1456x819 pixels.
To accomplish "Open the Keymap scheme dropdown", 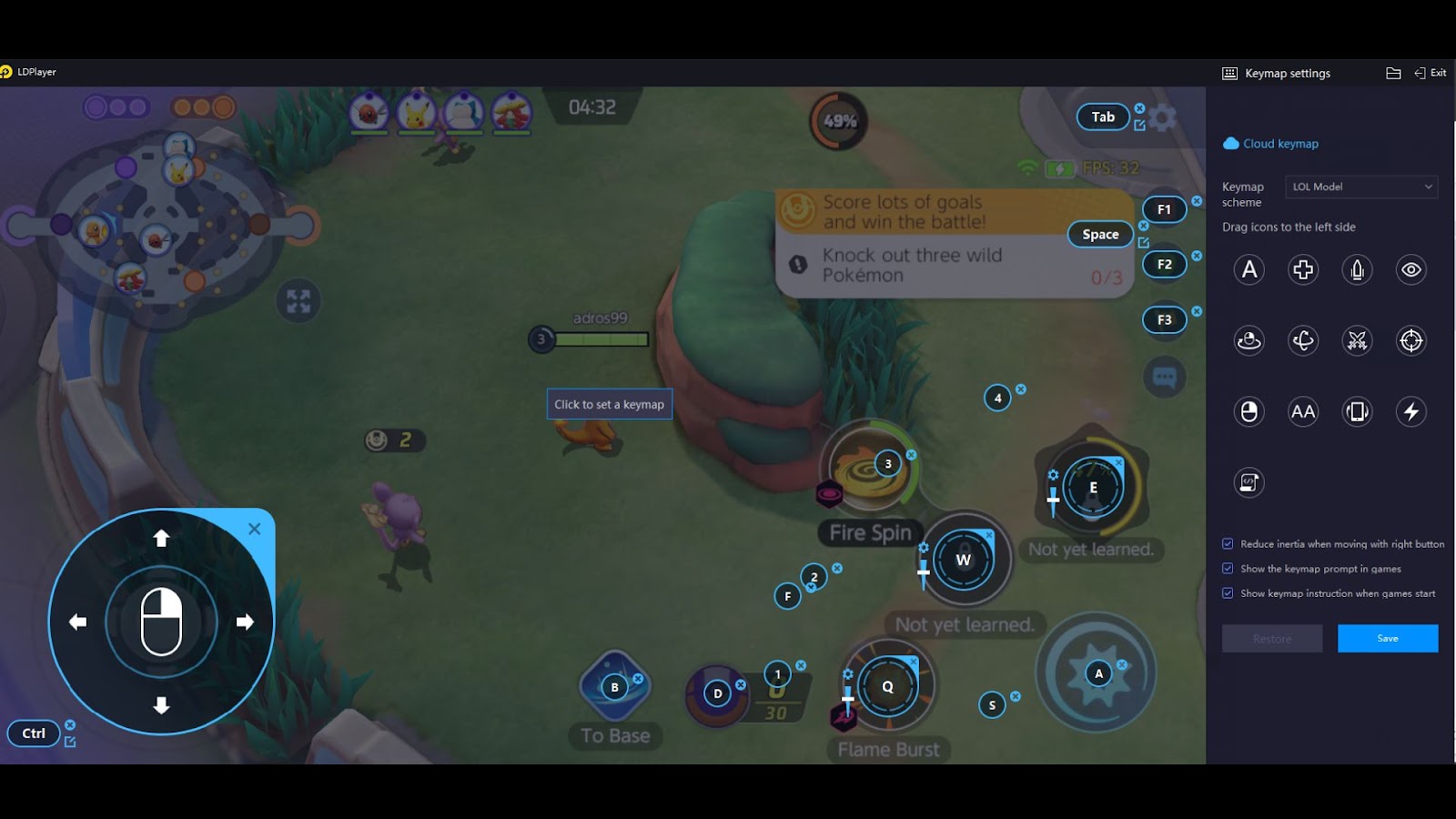I will point(1361,187).
